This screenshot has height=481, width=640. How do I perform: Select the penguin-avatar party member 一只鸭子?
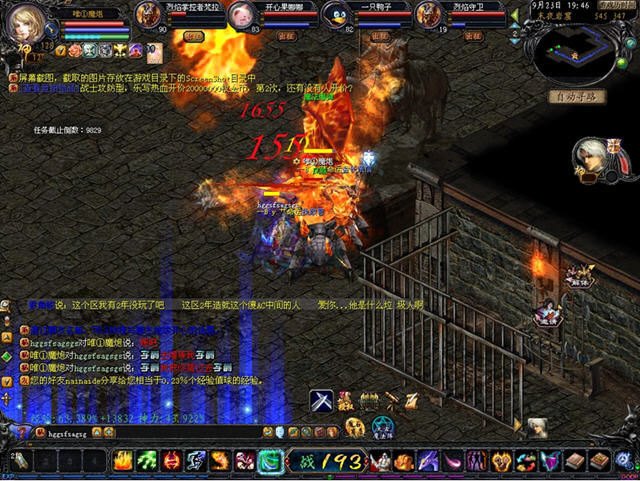tap(337, 16)
